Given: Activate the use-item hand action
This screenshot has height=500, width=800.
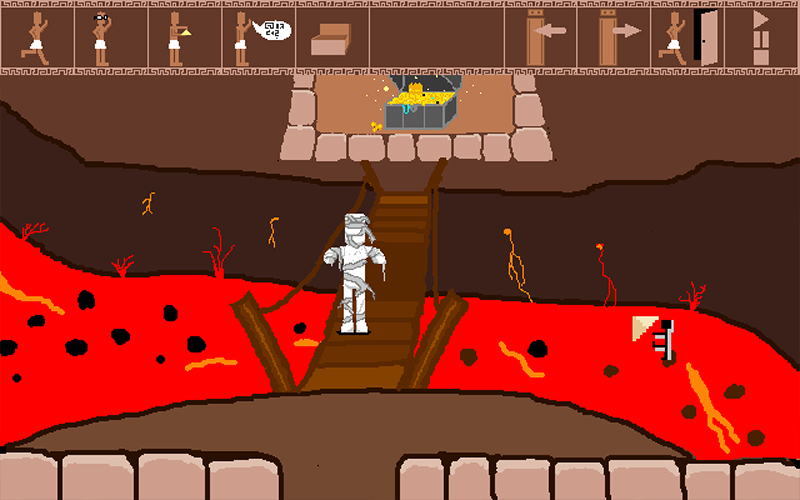Looking at the screenshot, I should 184,37.
